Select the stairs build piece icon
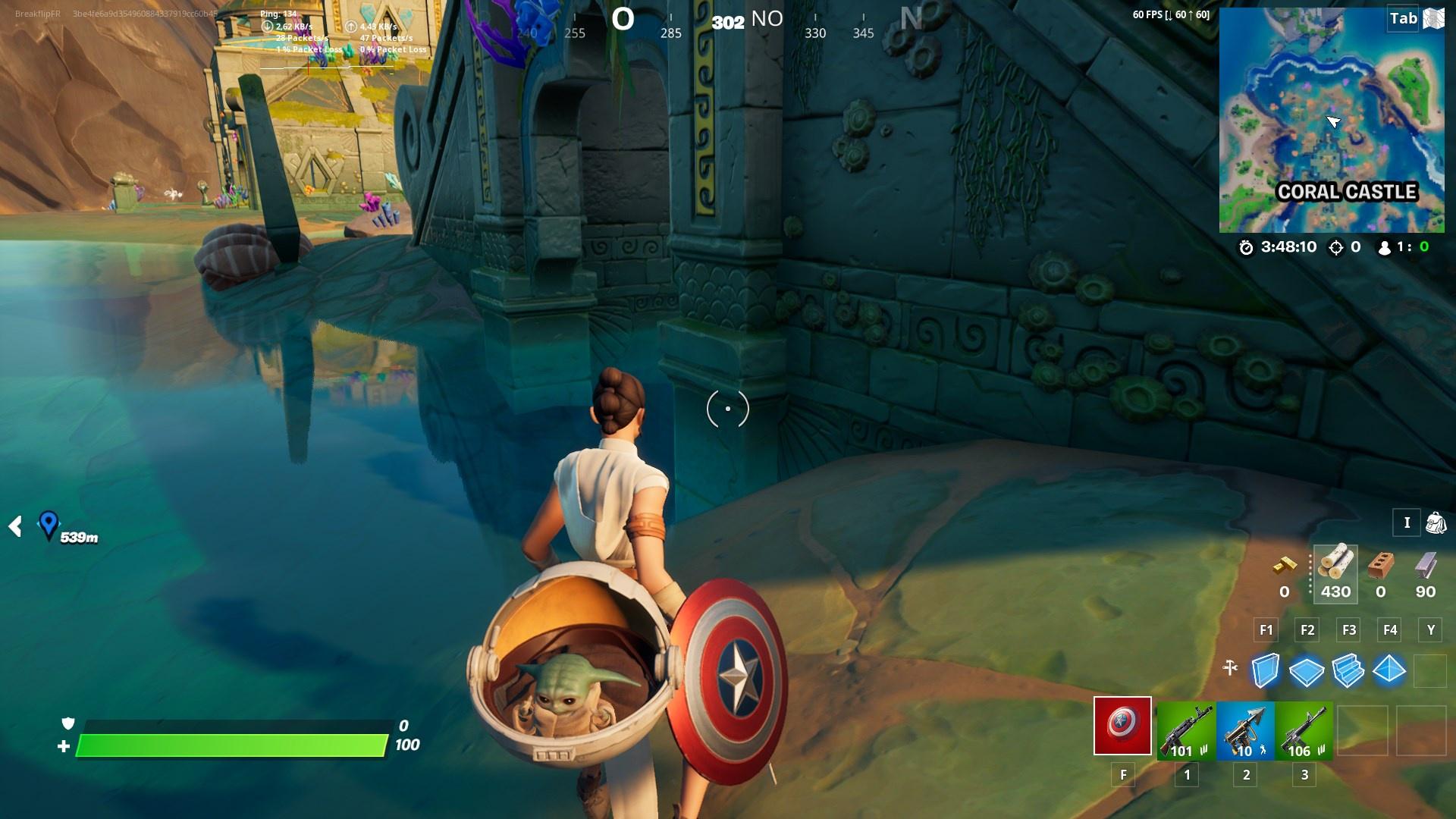This screenshot has width=1456, height=819. pos(1347,670)
